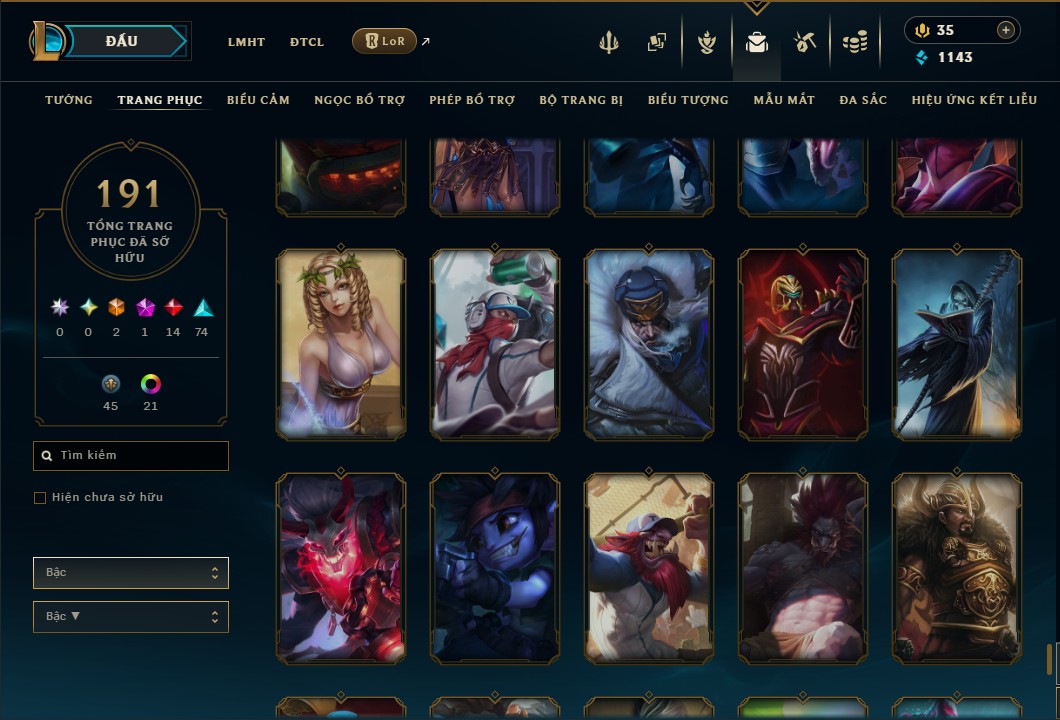Viewport: 1060px width, 720px height.
Task: Open the coin stack store icon
Action: [x=854, y=42]
